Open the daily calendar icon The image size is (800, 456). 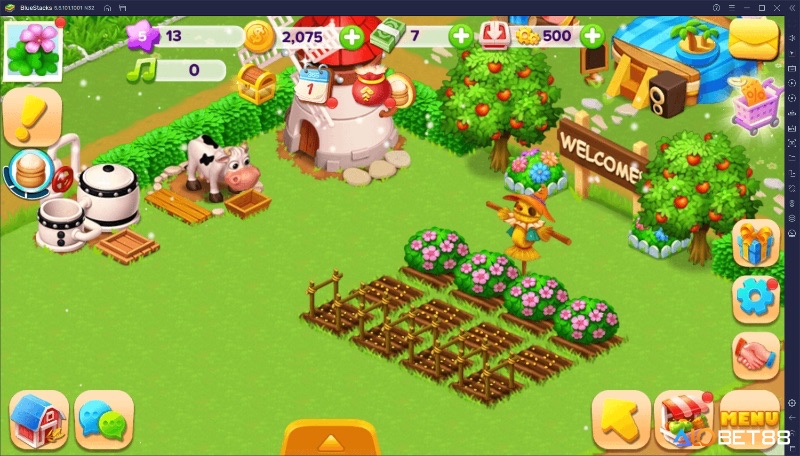pos(312,83)
